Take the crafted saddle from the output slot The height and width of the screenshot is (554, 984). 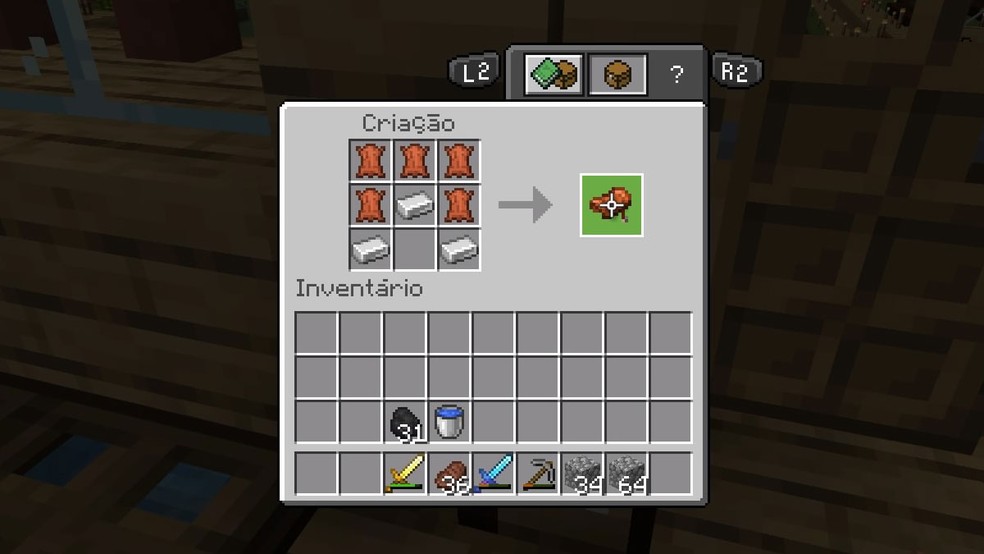tap(611, 205)
